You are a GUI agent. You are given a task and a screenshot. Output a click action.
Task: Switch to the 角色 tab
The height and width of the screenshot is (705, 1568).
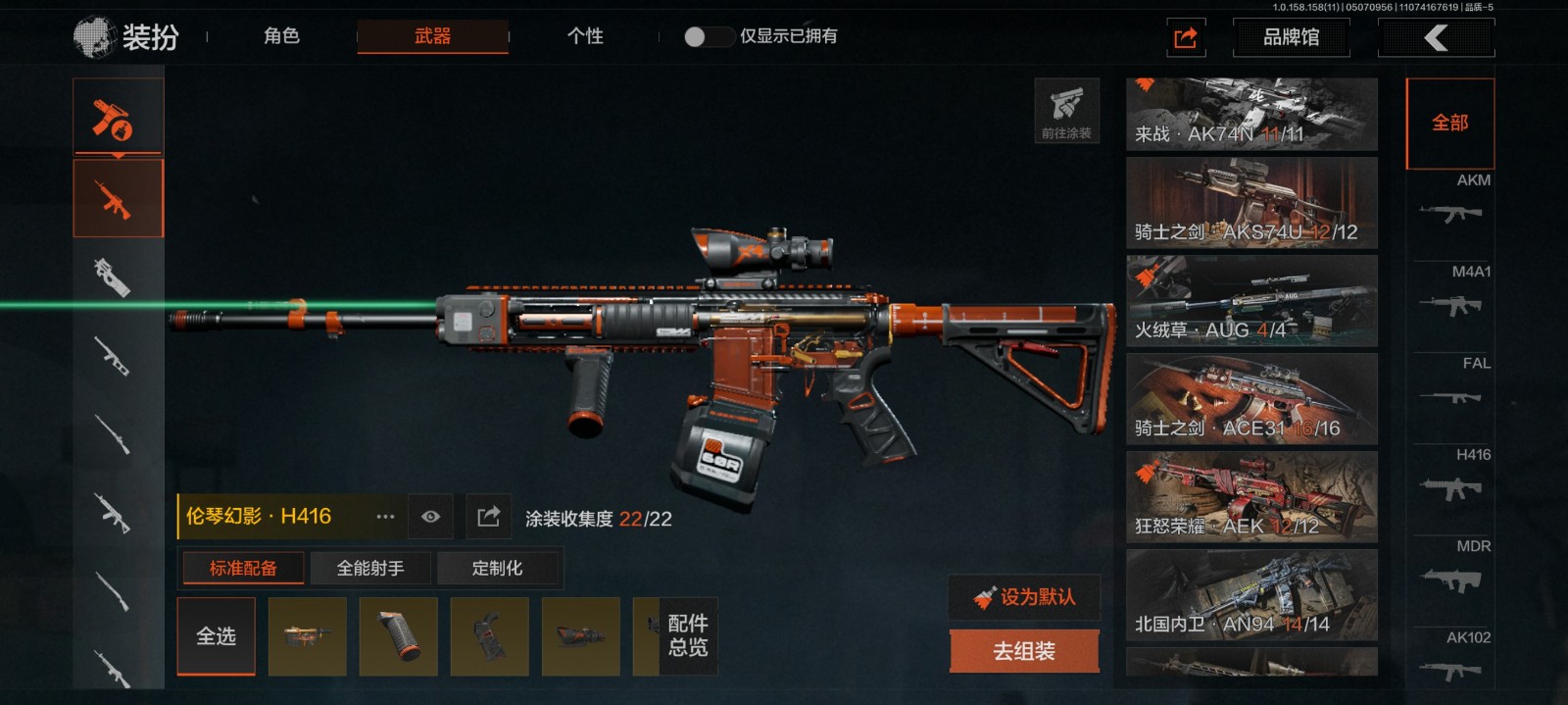click(x=281, y=36)
